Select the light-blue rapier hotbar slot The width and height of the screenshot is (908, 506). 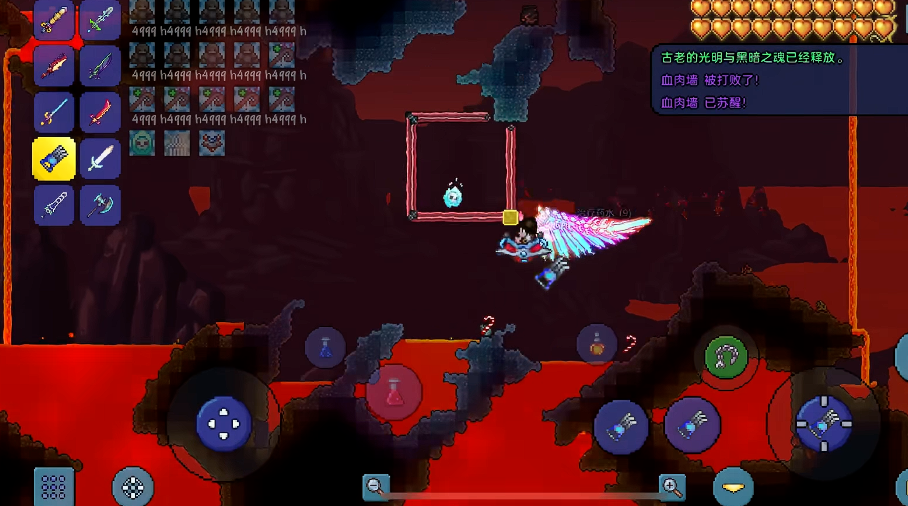[54, 113]
